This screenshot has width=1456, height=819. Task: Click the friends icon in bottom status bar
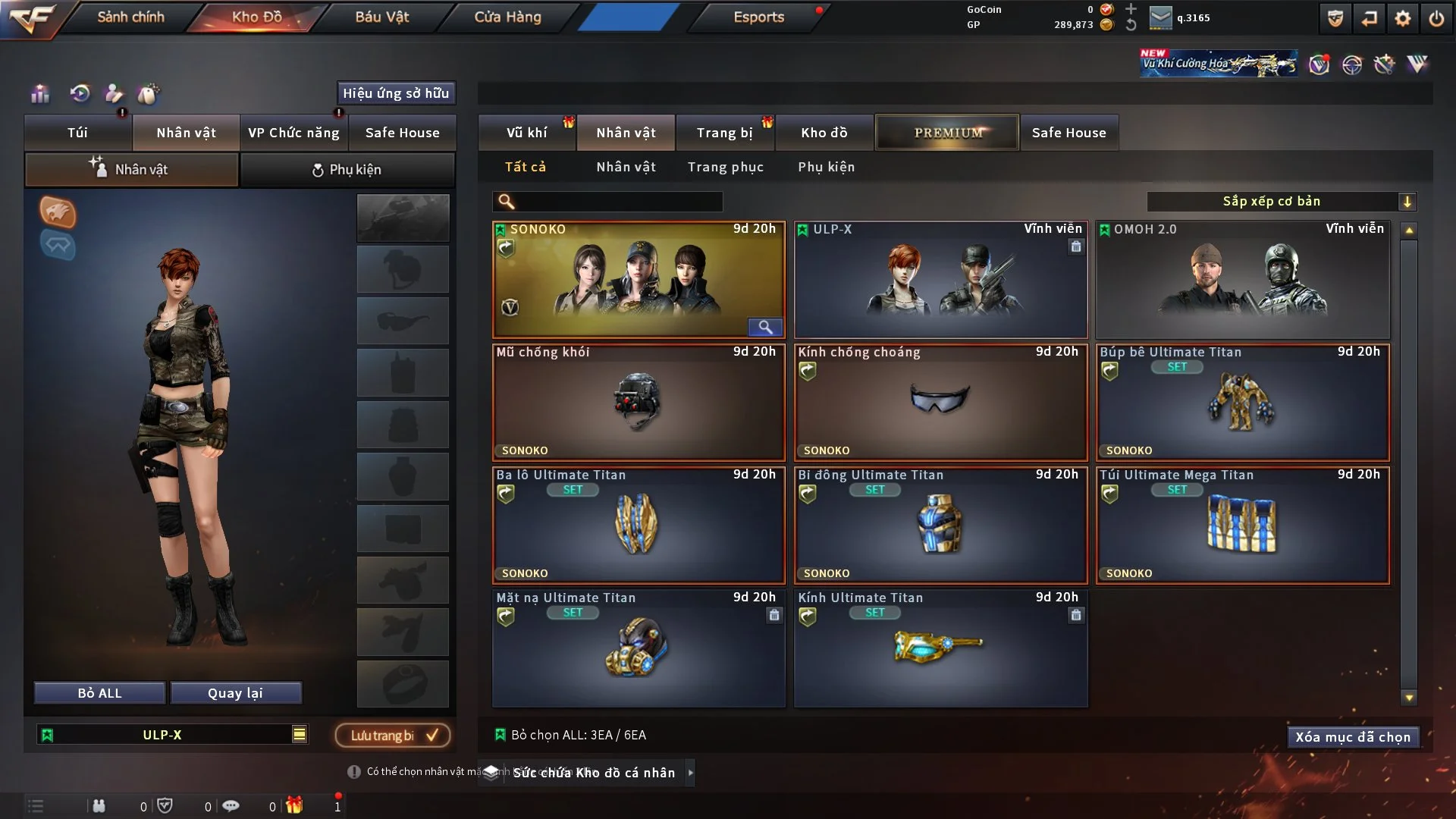99,805
